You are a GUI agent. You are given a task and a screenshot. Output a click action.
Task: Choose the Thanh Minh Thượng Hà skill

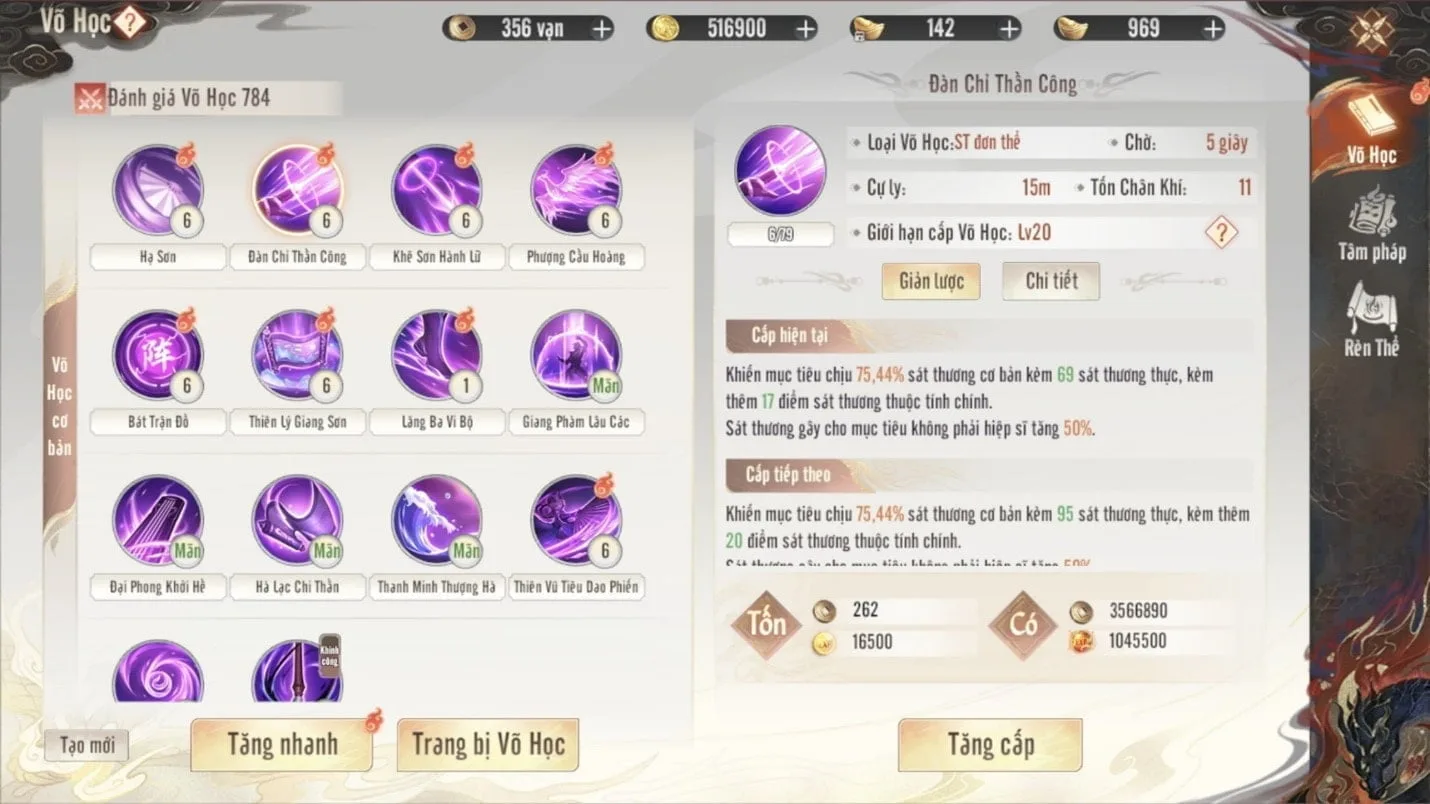tap(437, 520)
